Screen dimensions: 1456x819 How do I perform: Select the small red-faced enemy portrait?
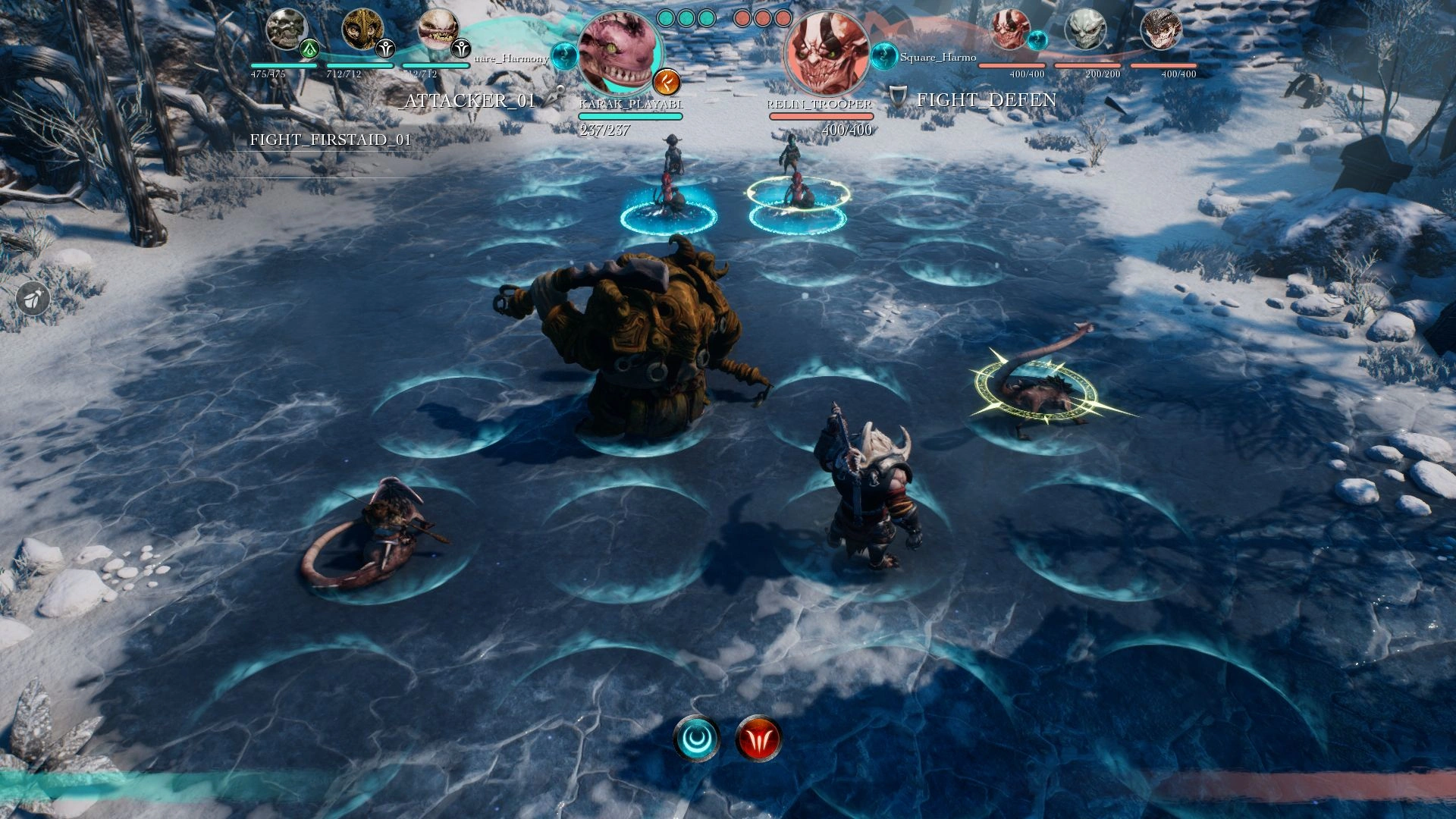coord(1010,30)
